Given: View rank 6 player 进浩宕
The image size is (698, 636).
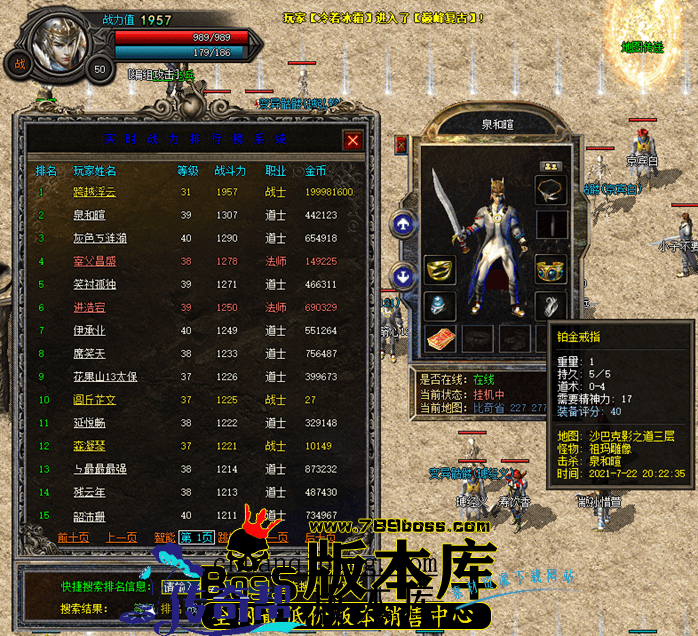Looking at the screenshot, I should [x=89, y=307].
